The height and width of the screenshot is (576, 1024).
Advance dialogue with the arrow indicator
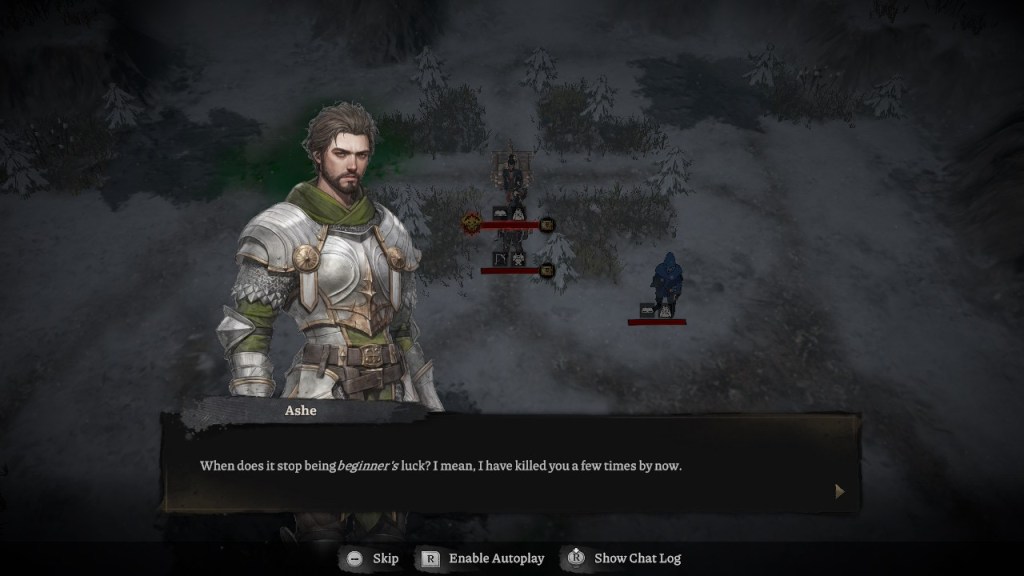pyautogui.click(x=839, y=491)
